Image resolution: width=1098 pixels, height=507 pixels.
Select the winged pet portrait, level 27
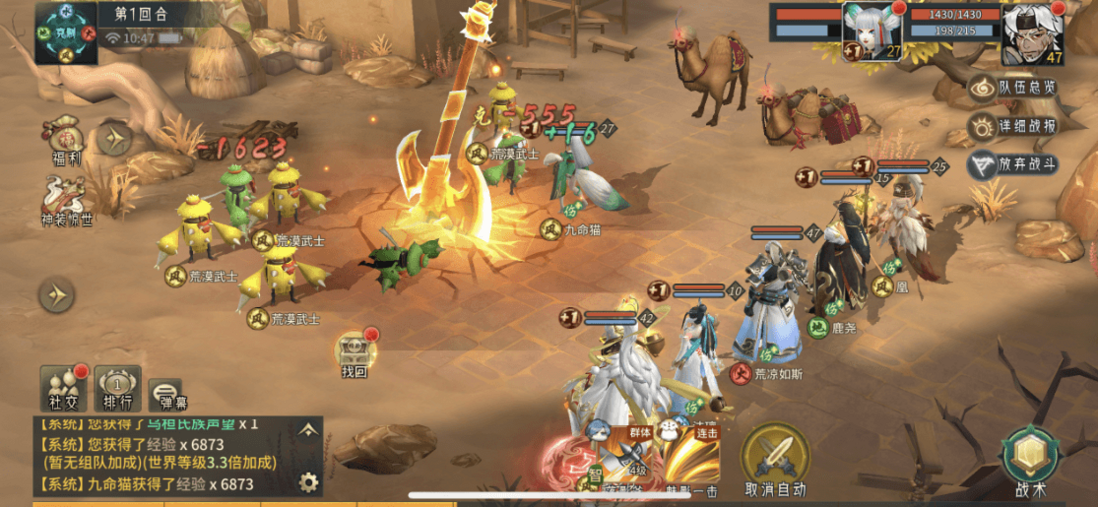coord(872,32)
